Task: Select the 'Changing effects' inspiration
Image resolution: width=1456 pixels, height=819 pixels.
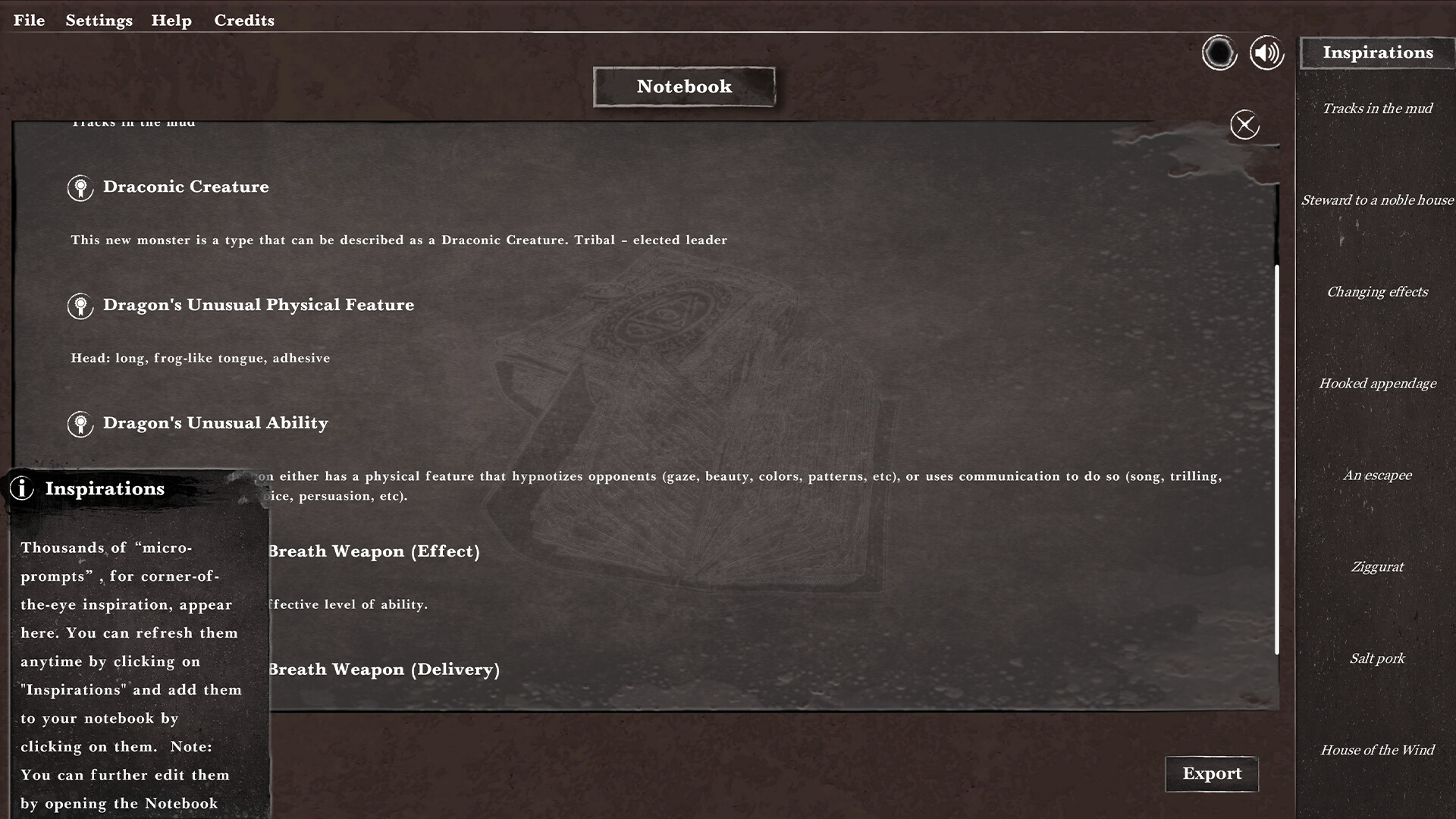Action: (x=1377, y=292)
